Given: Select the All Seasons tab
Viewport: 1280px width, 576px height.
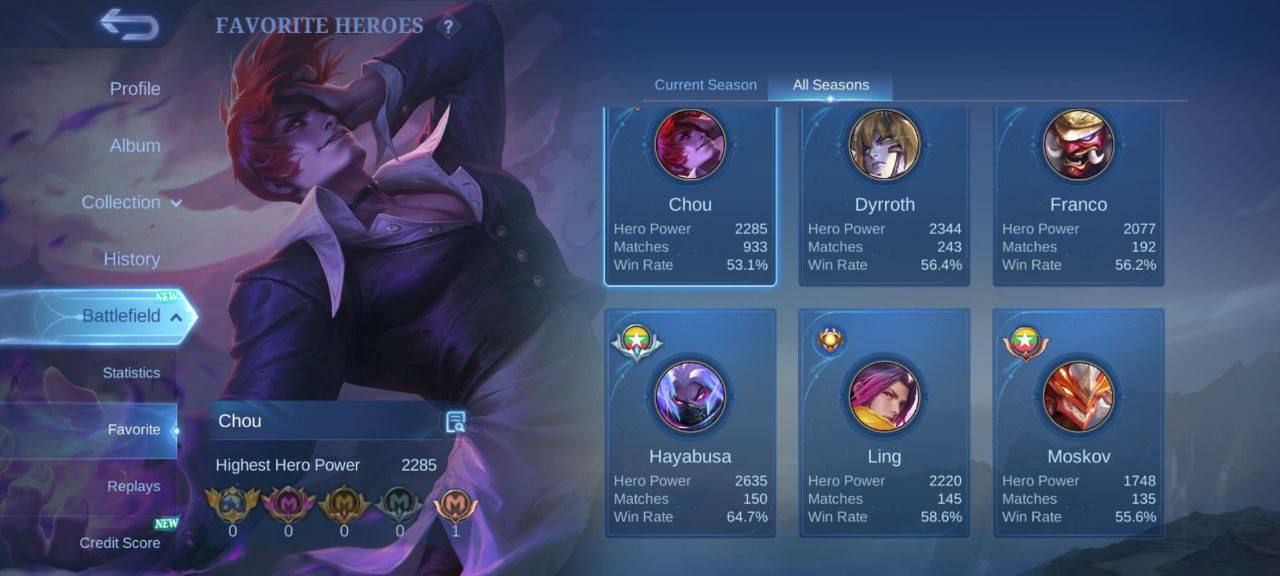Looking at the screenshot, I should click(830, 85).
